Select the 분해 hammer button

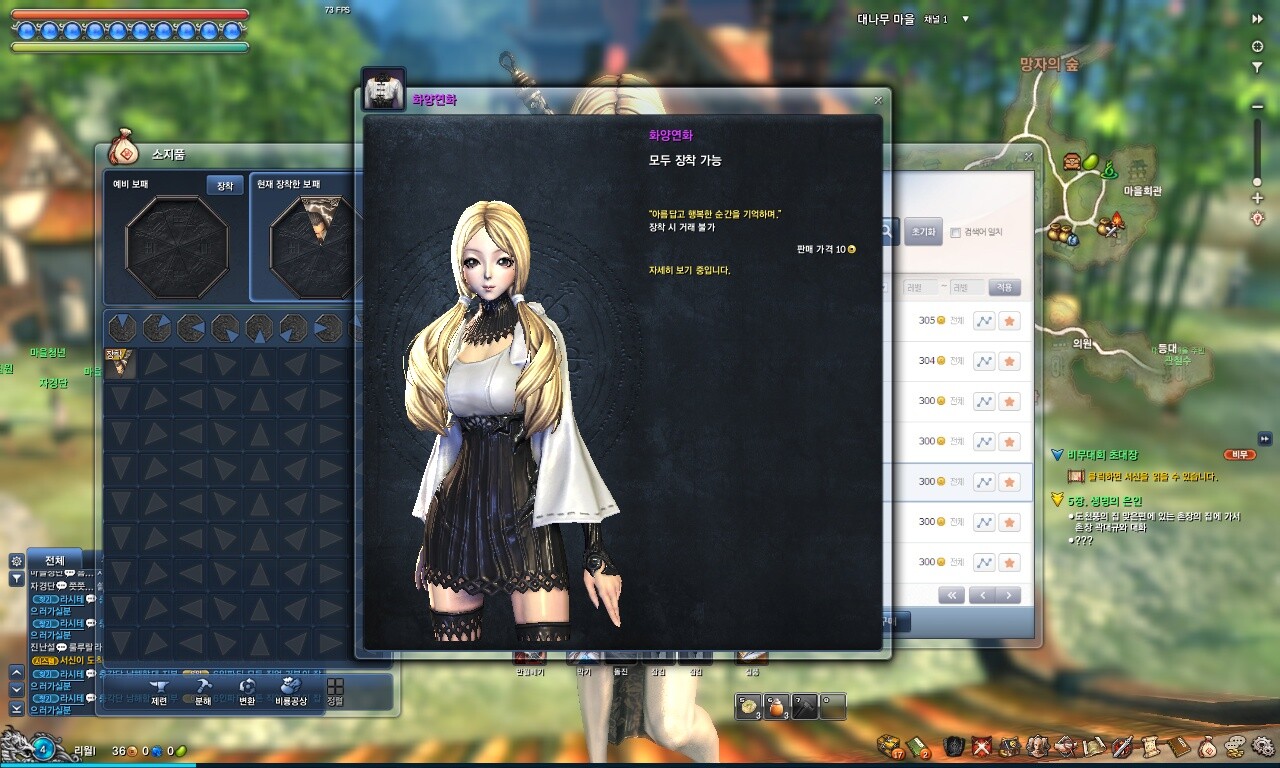202,691
